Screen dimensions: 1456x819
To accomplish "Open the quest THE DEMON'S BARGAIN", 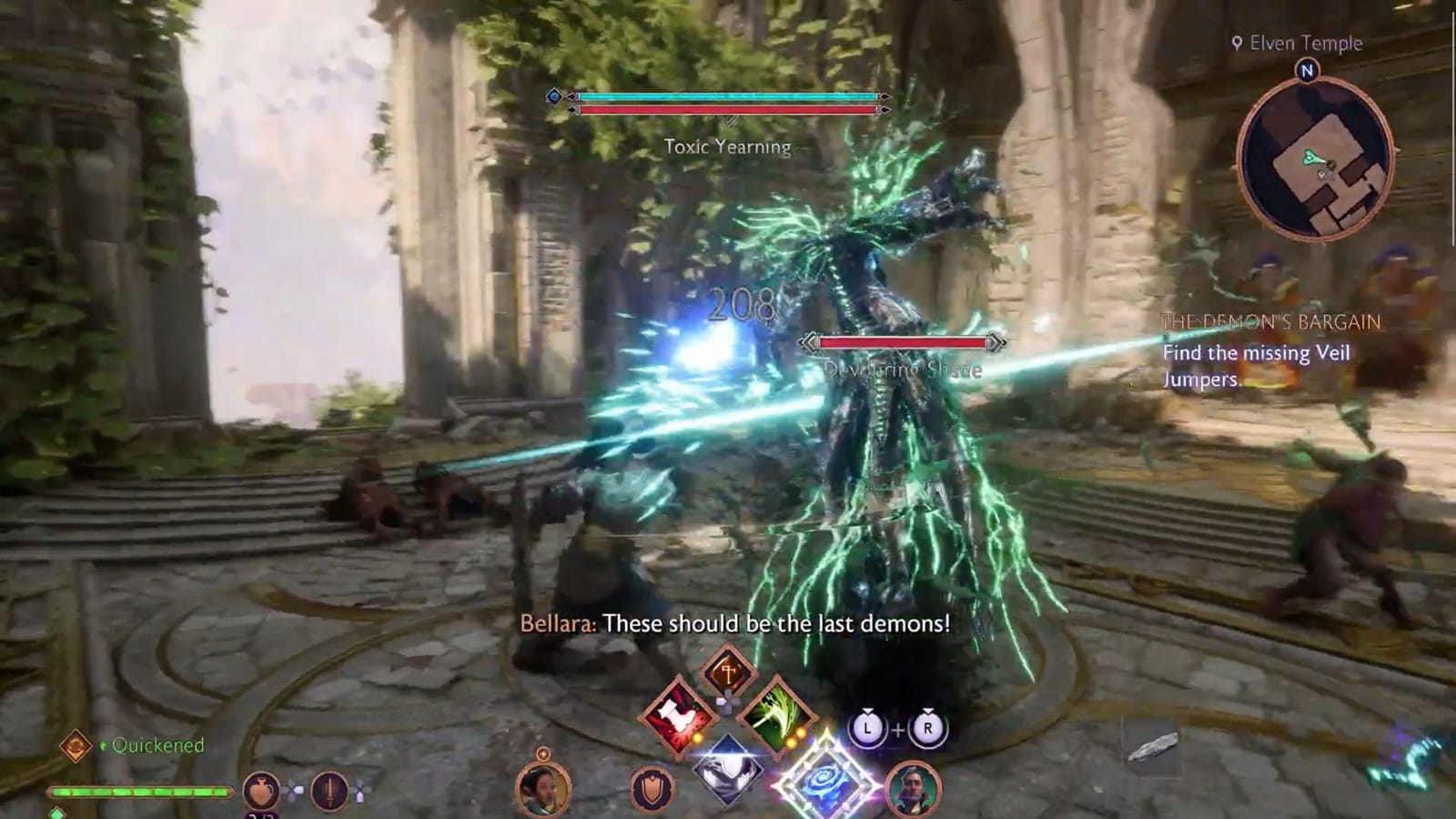I will (x=1269, y=319).
